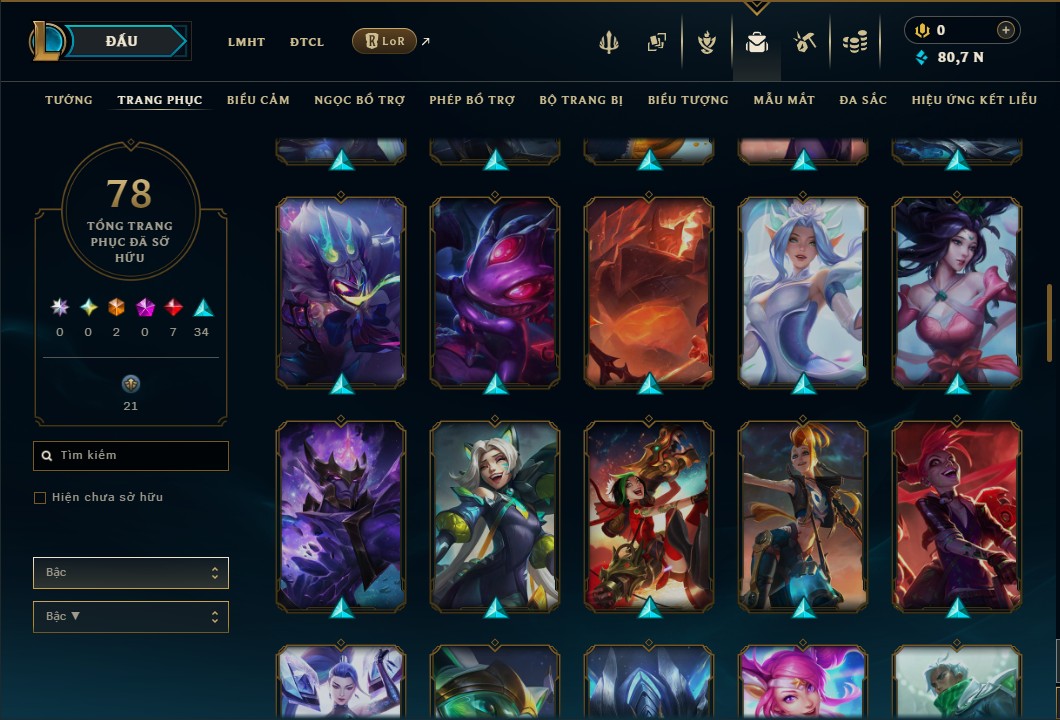Go to the PHÉP BỔ TRỢ tab
Screen dimensions: 1060x720
472,100
